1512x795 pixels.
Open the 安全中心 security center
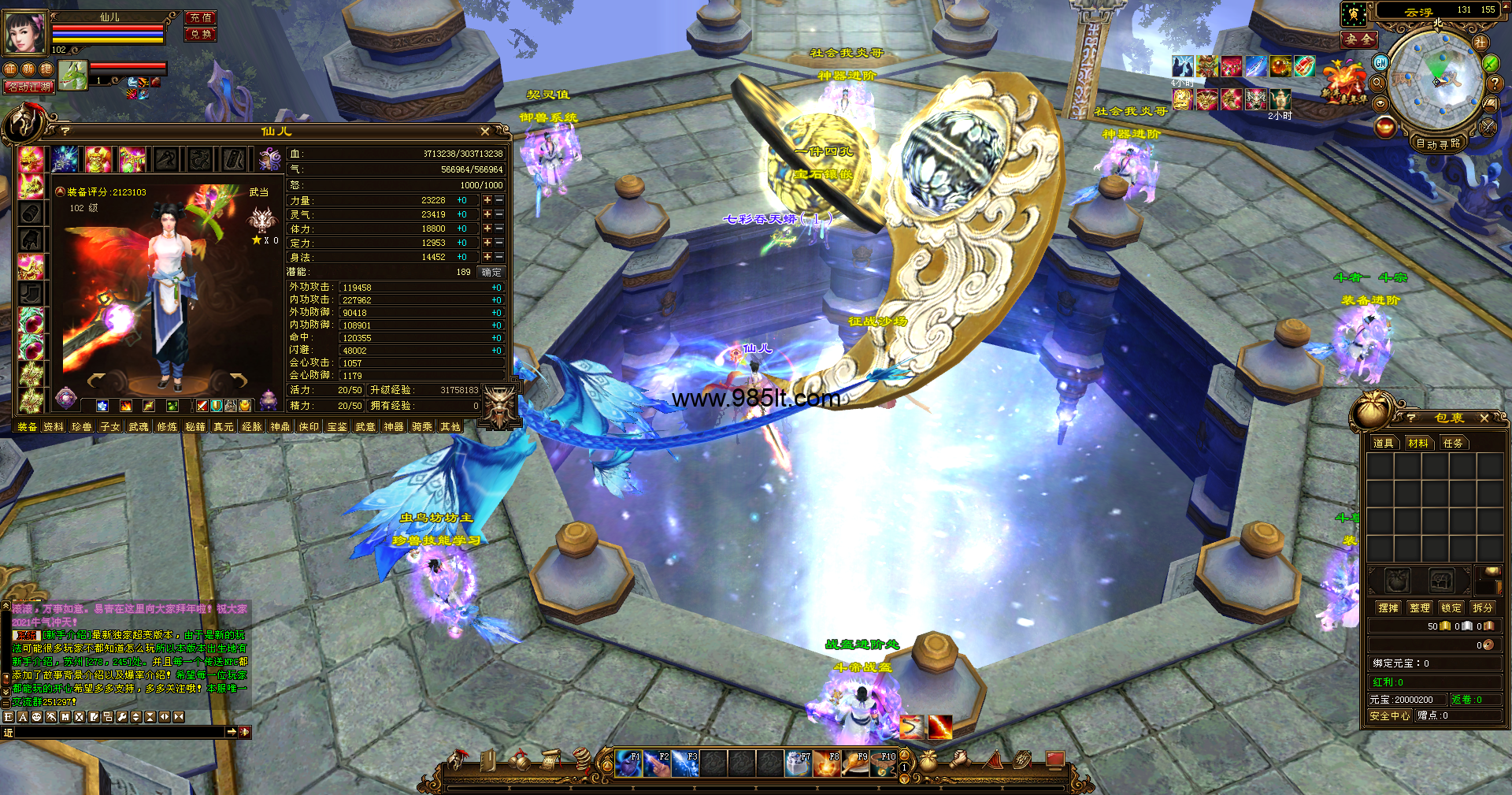[1390, 716]
